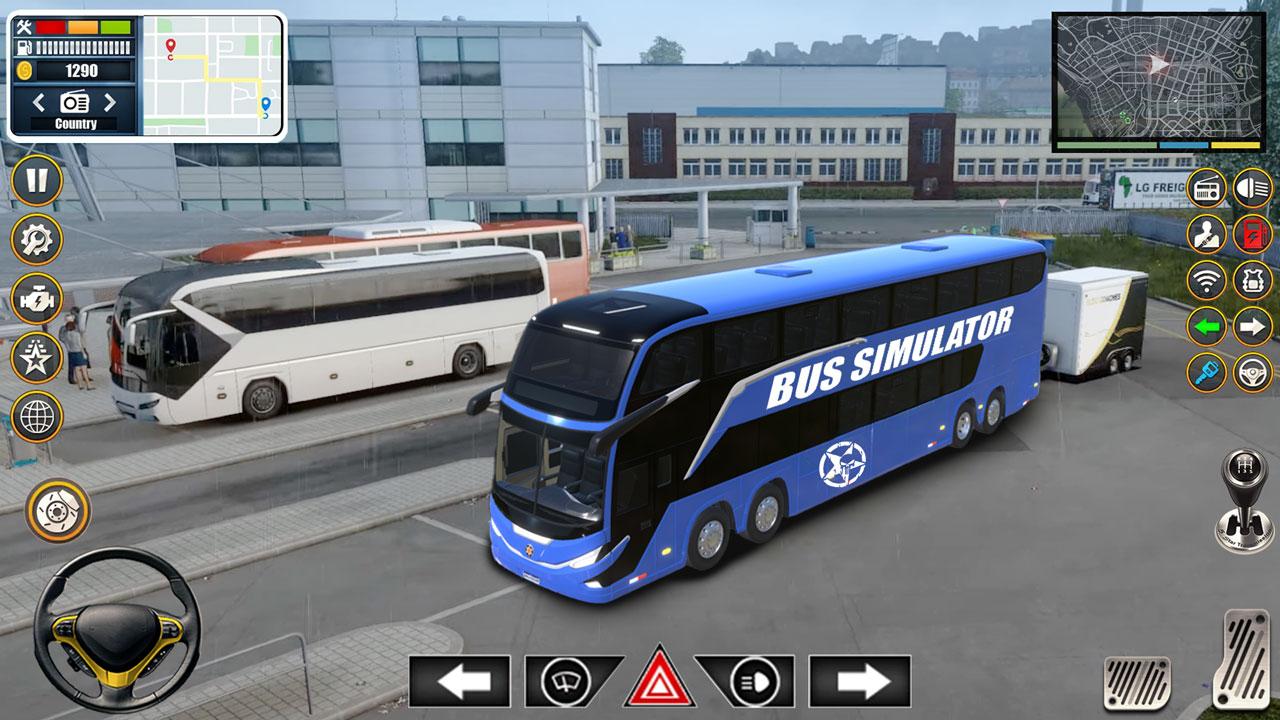Tap the red fuel pump icon
Image resolution: width=1280 pixels, height=720 pixels.
click(x=1252, y=234)
